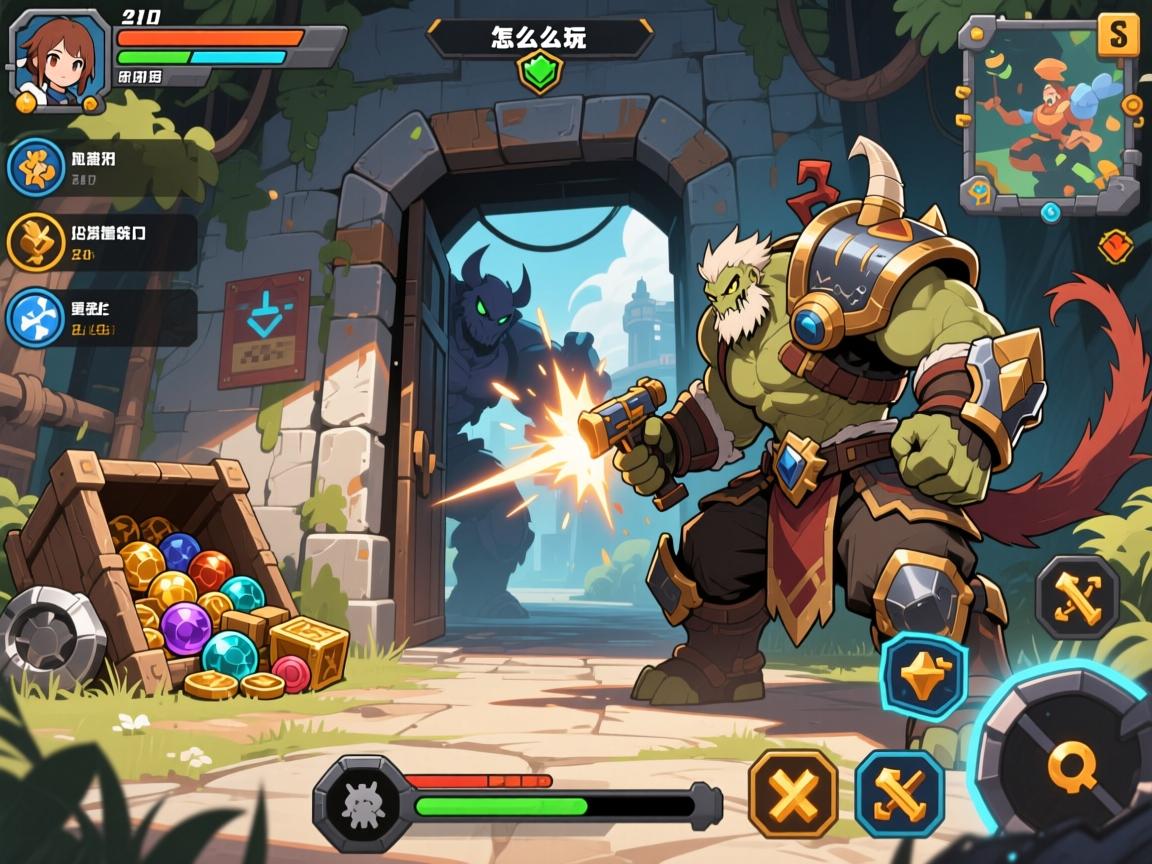Activate the large magnifier attack button
Image resolution: width=1152 pixels, height=864 pixels.
point(1070,768)
